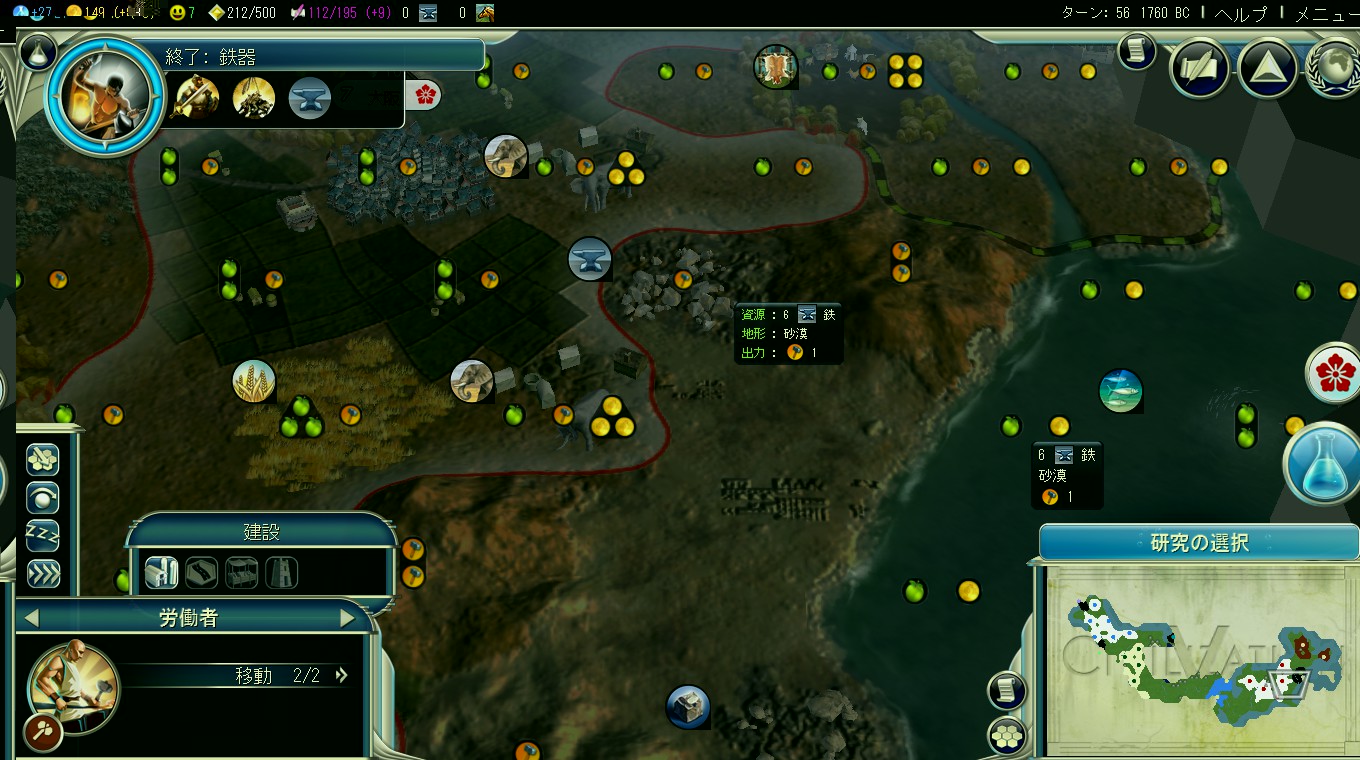Click the worker unit portrait
The image size is (1360, 760).
(73, 687)
